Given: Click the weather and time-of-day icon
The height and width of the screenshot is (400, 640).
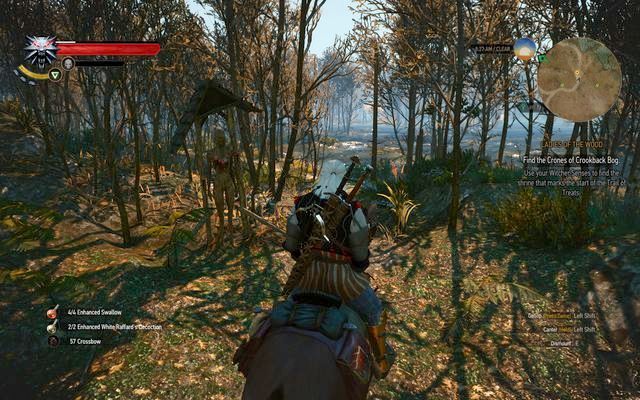Looking at the screenshot, I should click(x=524, y=47).
